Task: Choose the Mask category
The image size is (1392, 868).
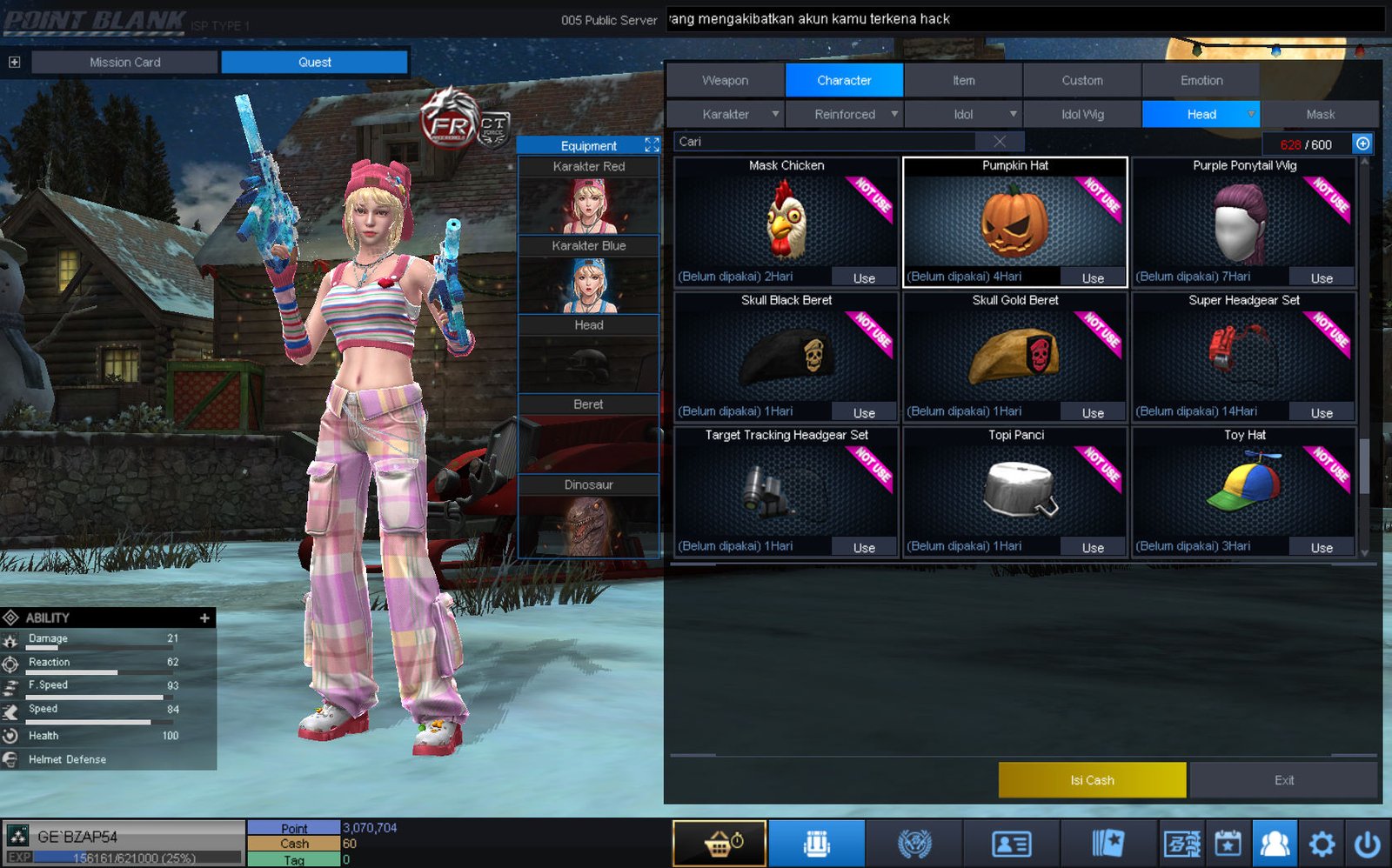Action: point(1320,114)
